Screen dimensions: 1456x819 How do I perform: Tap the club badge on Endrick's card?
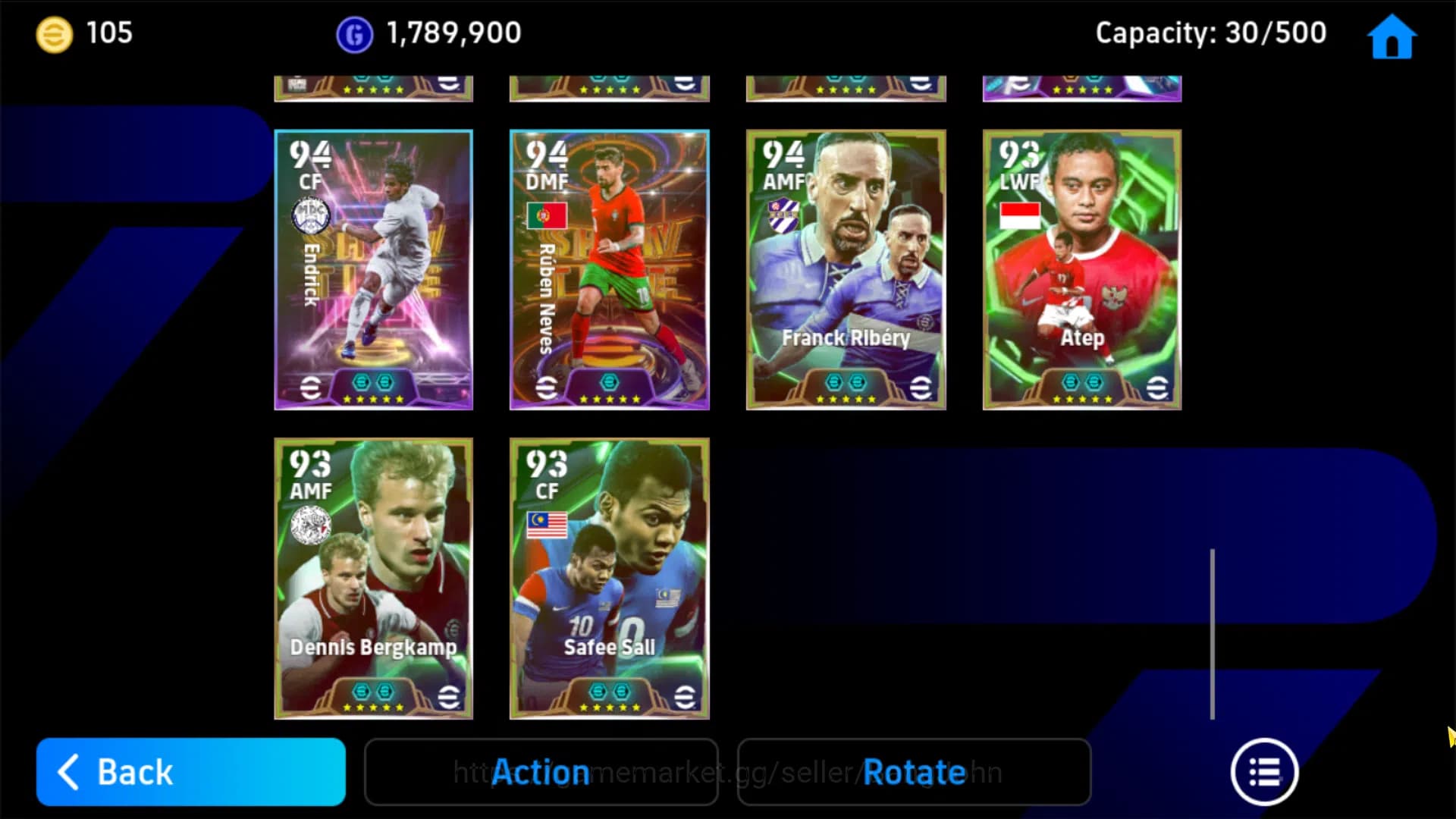click(x=311, y=216)
